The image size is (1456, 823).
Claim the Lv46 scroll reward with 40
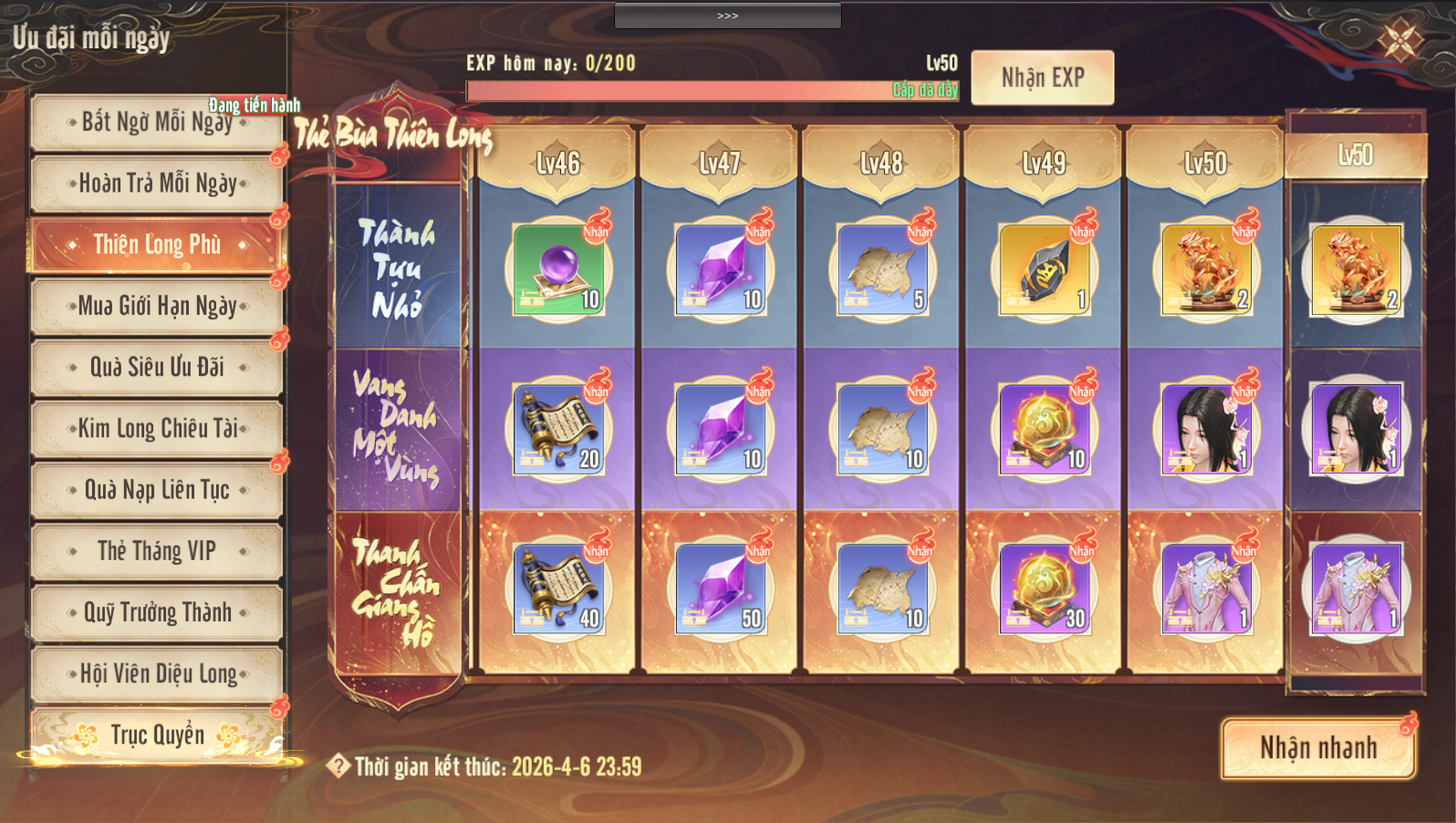click(x=558, y=589)
